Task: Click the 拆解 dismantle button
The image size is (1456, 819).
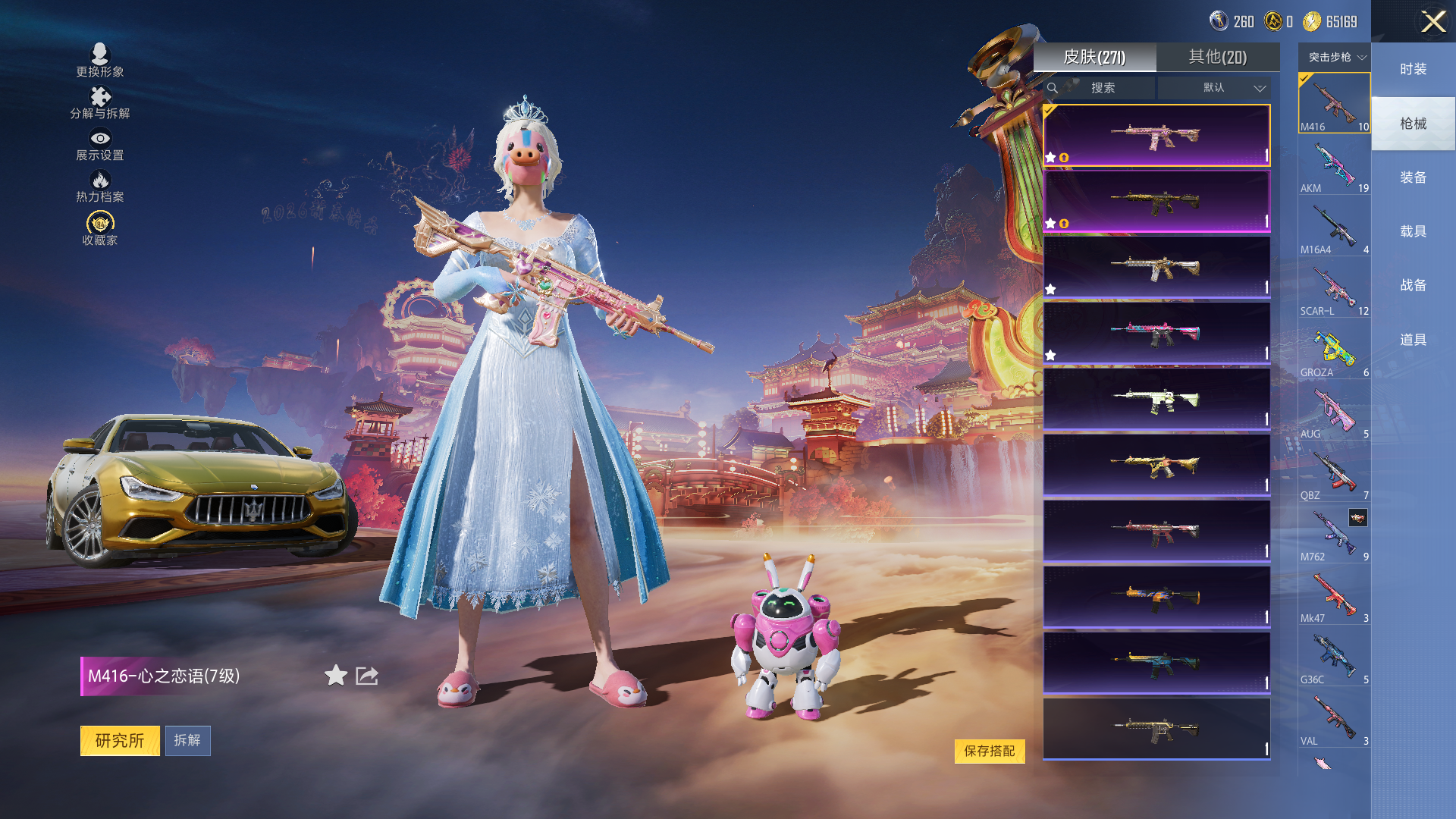Action: [x=187, y=740]
